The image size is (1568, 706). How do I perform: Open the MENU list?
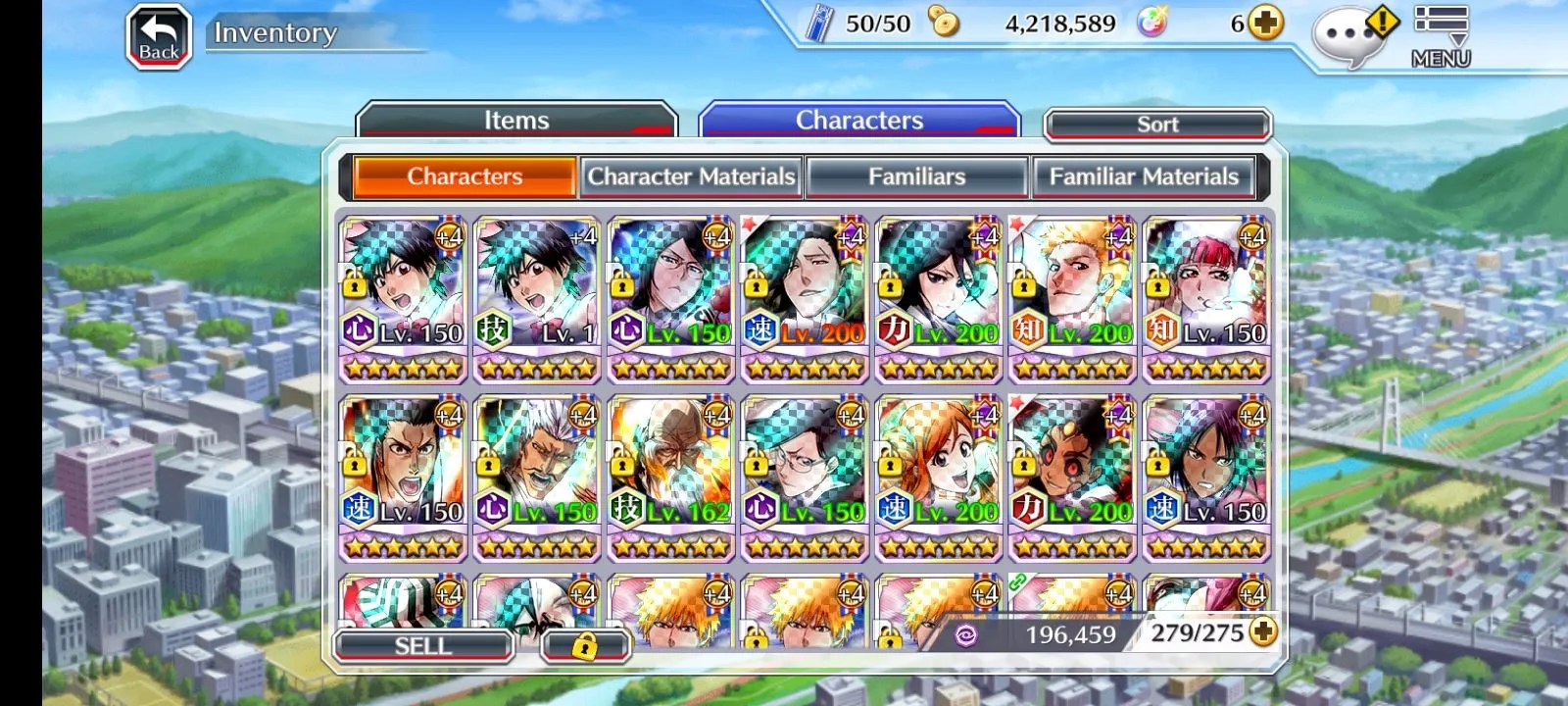1441,37
